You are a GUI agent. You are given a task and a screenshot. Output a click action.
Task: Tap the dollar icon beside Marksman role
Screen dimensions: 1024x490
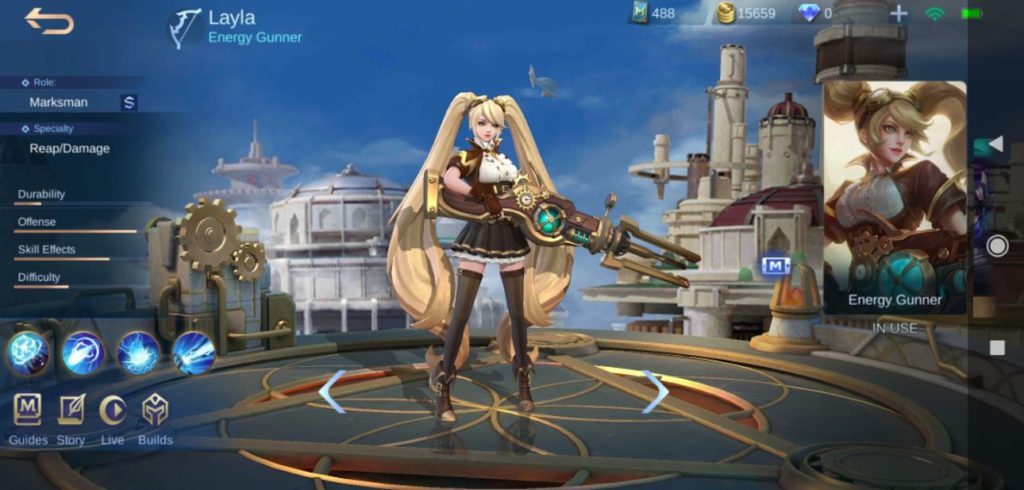coord(129,102)
